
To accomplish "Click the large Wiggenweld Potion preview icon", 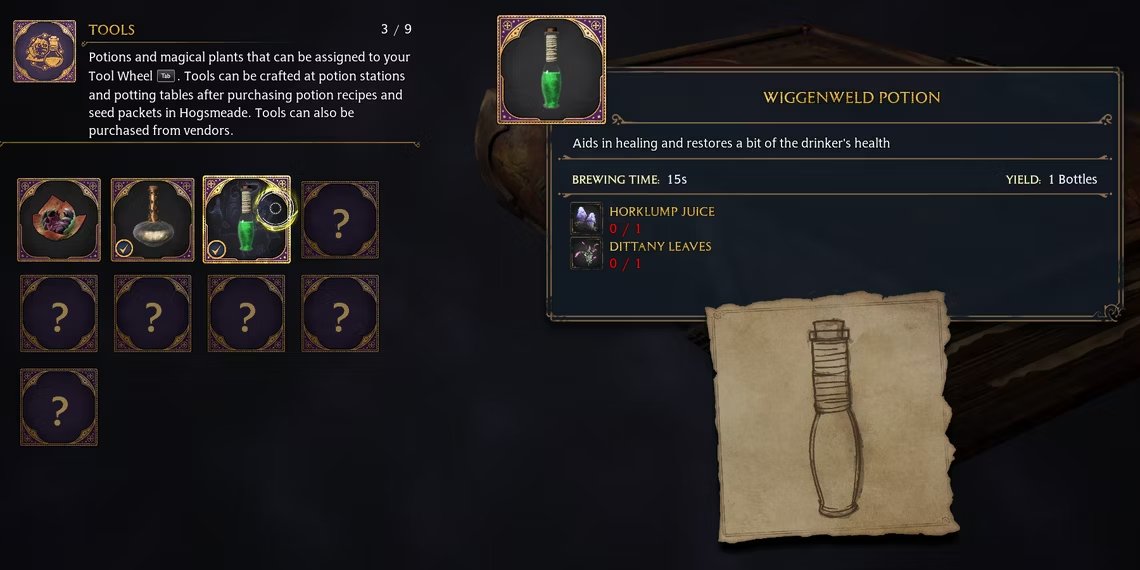I will [551, 69].
